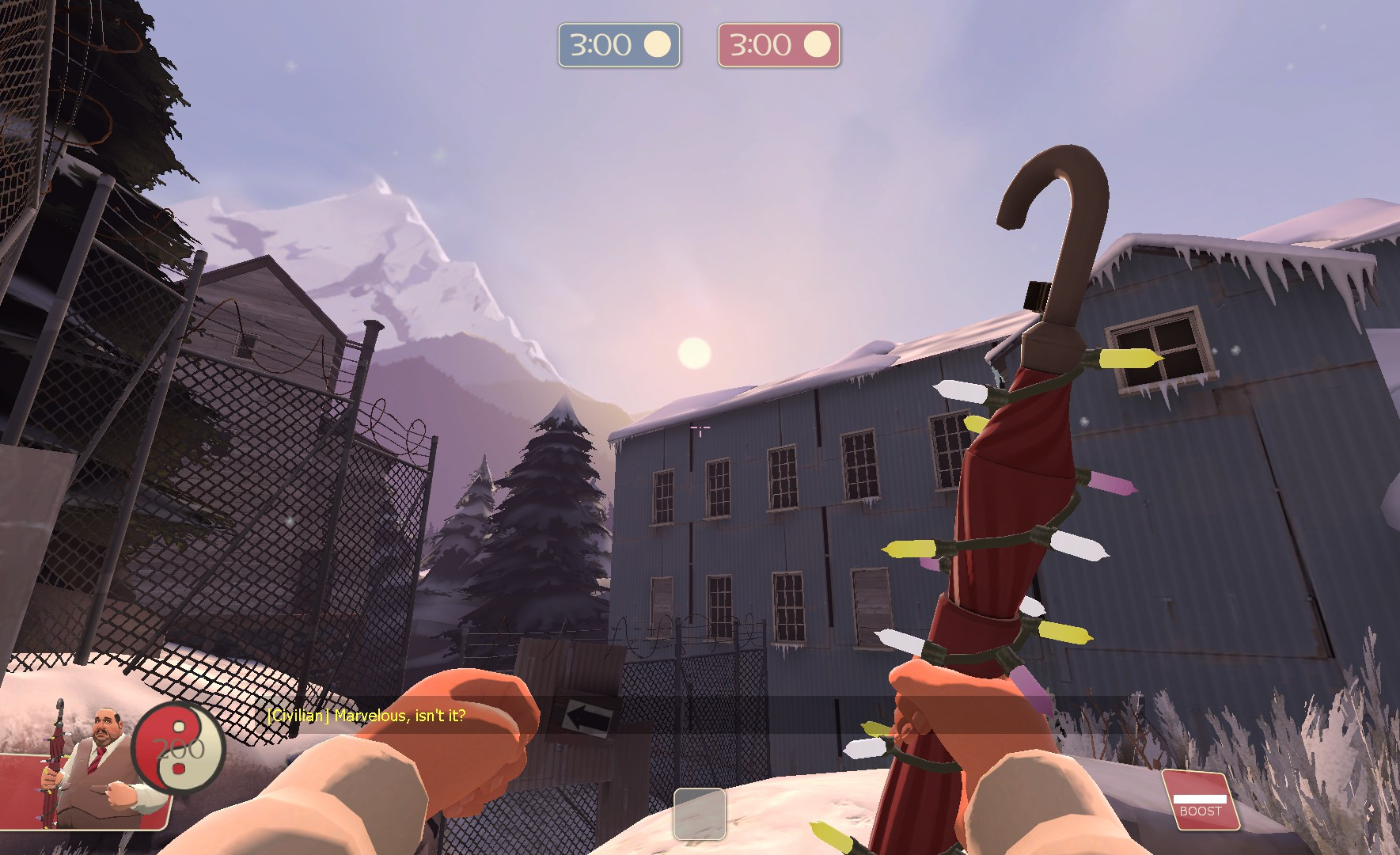Click the blue team 3:00 timer
This screenshot has width=1400, height=855.
pyautogui.click(x=620, y=45)
